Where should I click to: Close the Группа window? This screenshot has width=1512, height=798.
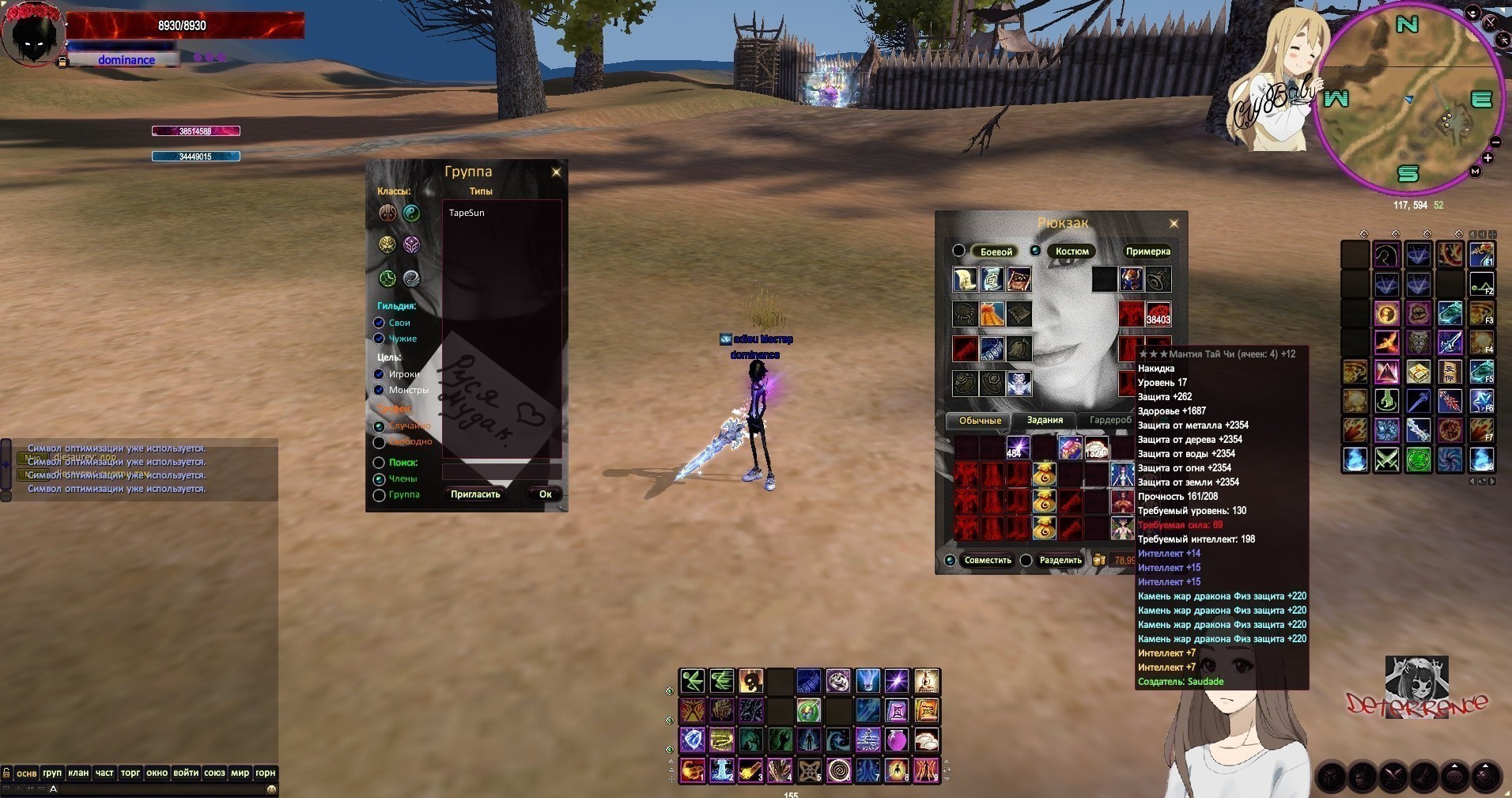coord(556,172)
